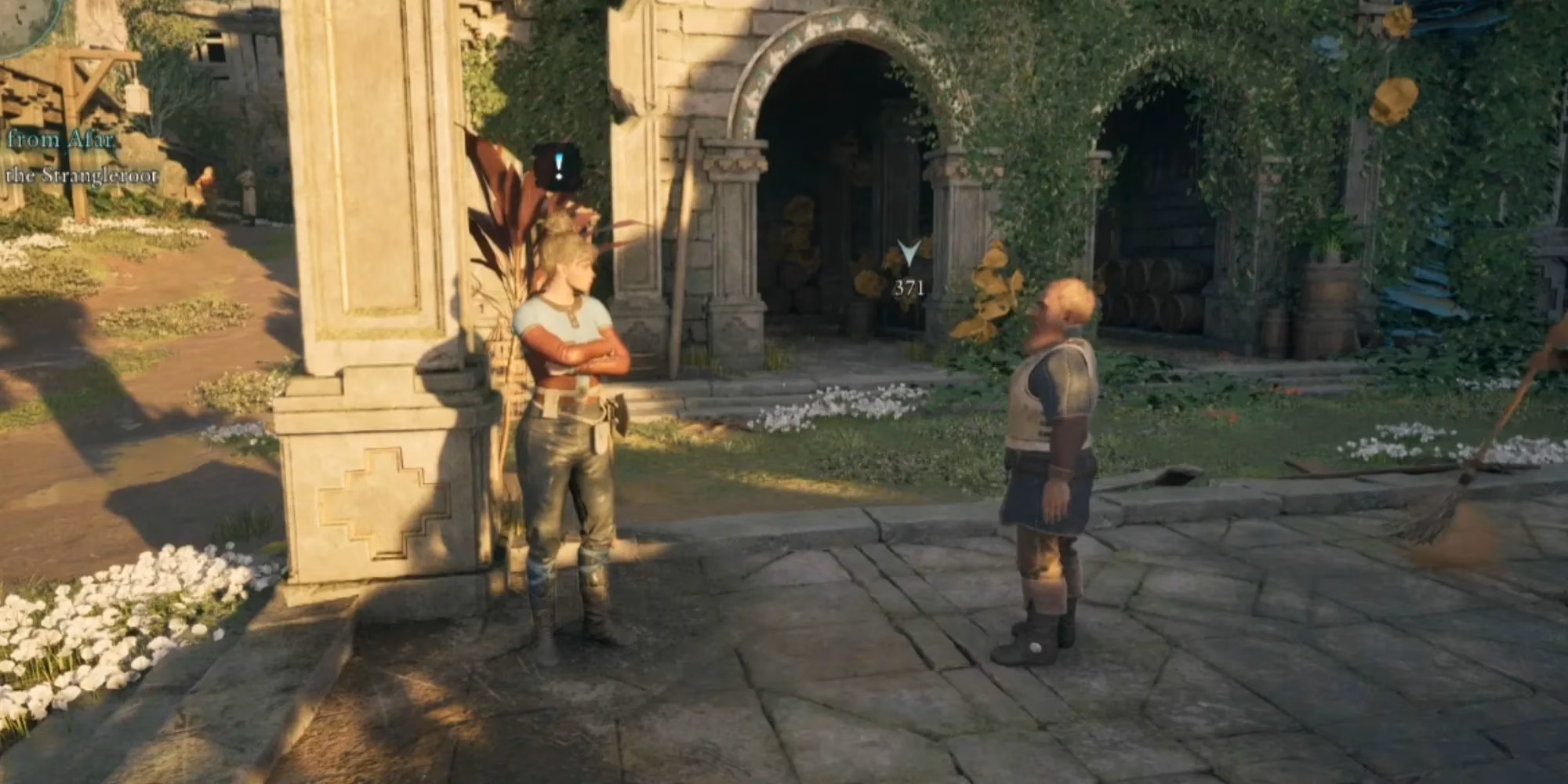Select the 'from Afar' quest tracker title
Viewport: 1568px width, 784px height.
click(60, 140)
